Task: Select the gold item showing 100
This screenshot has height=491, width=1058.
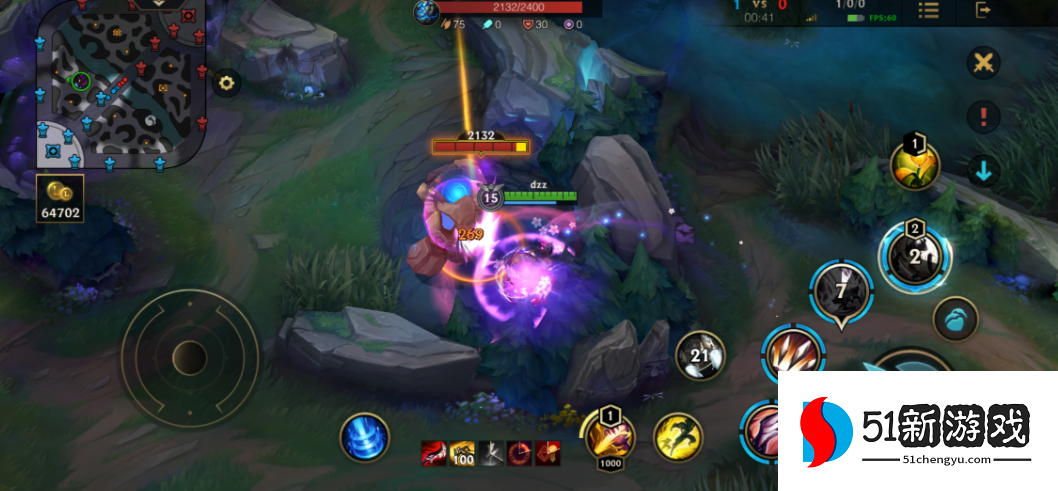Action: click(462, 453)
